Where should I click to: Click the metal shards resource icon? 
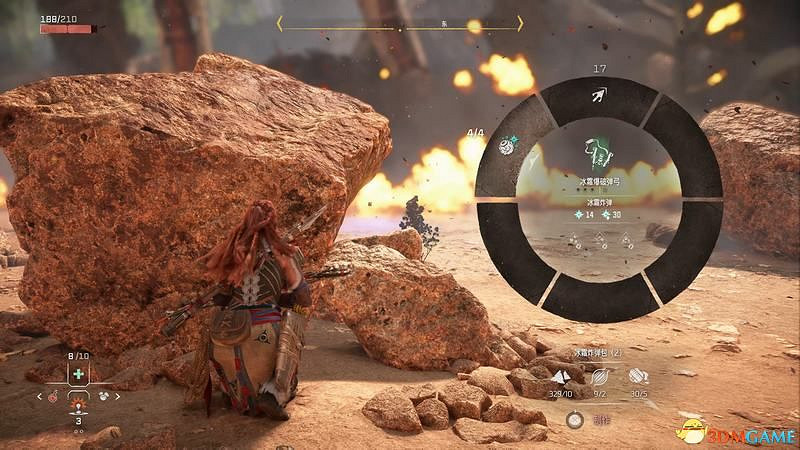pyautogui.click(x=562, y=375)
